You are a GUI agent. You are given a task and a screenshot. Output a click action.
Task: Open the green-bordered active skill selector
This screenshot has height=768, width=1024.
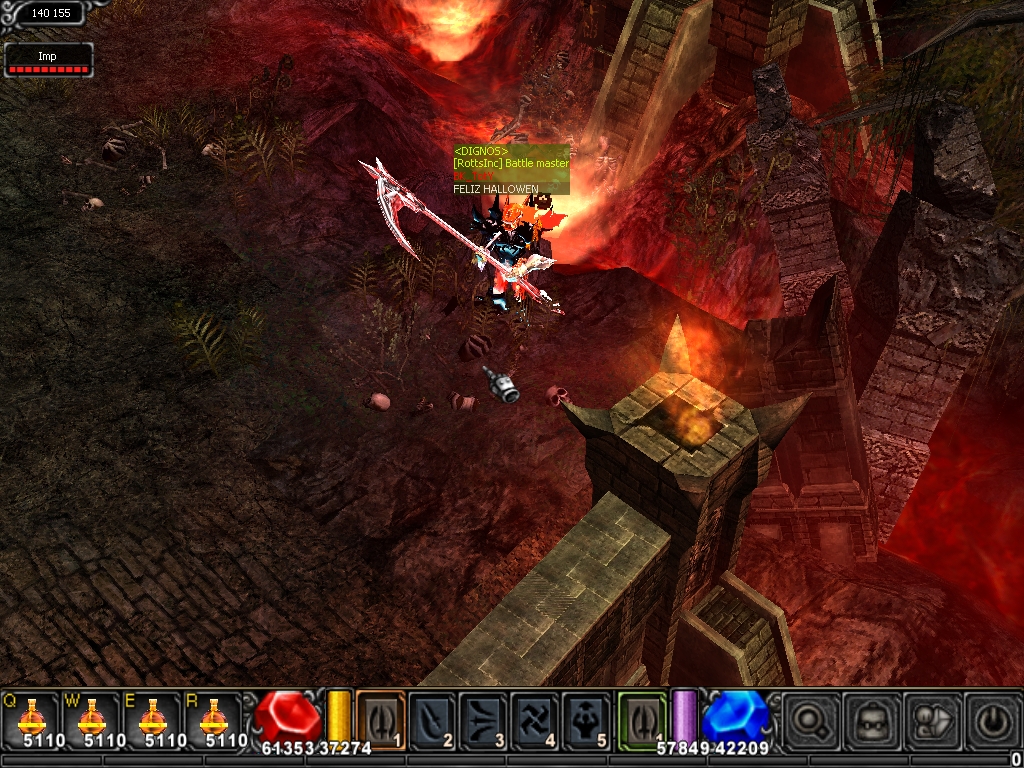click(x=641, y=719)
